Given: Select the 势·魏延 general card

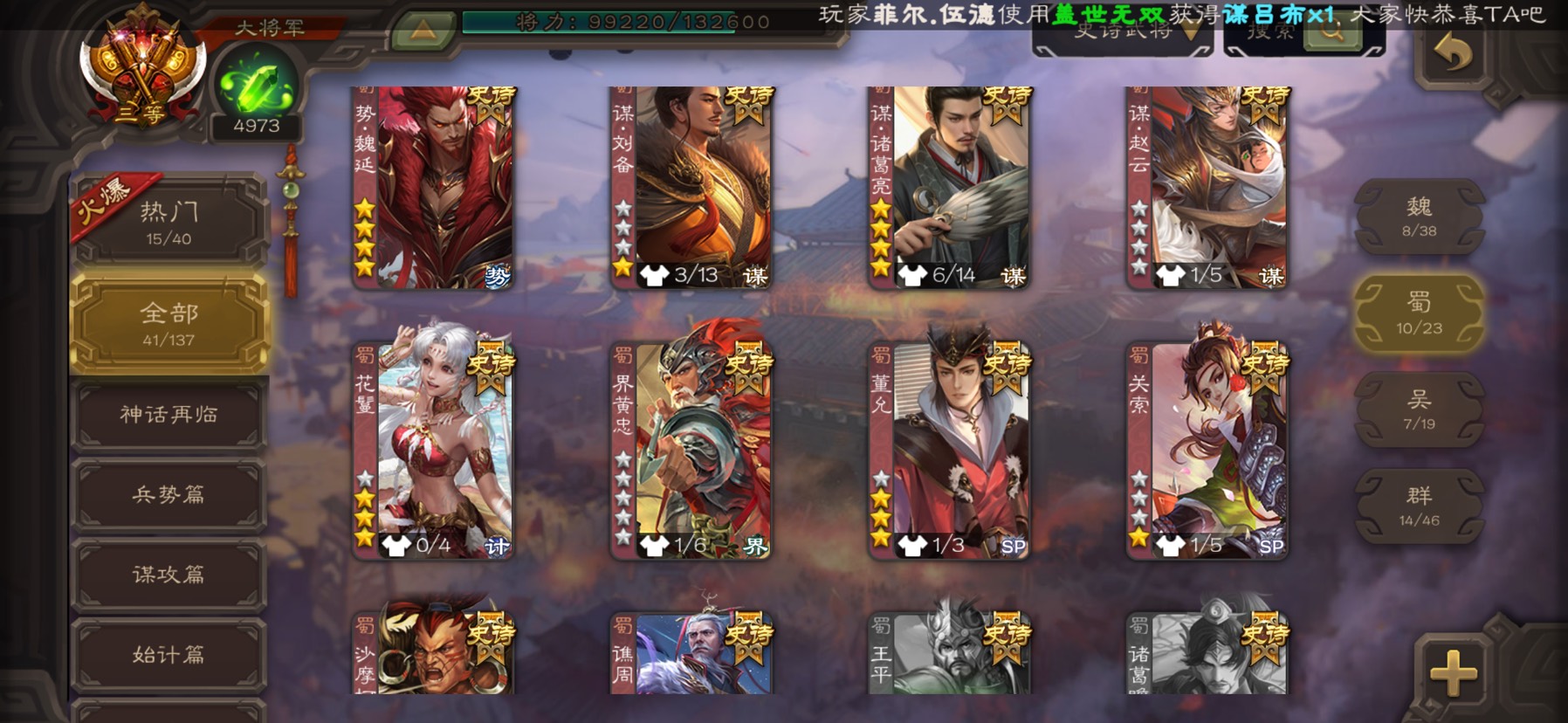Looking at the screenshot, I should click(x=433, y=188).
